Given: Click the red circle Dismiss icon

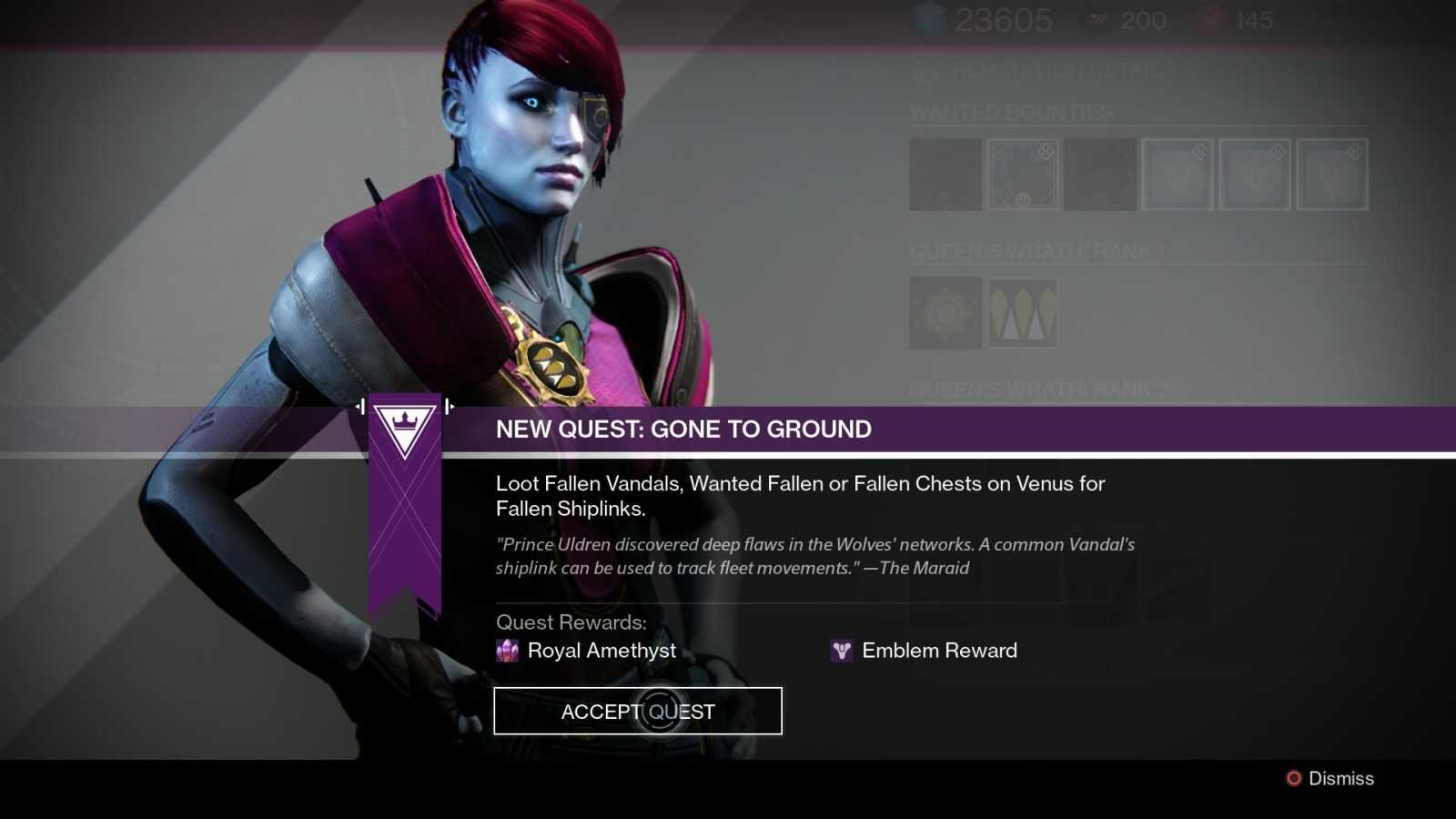Looking at the screenshot, I should coord(1292,778).
